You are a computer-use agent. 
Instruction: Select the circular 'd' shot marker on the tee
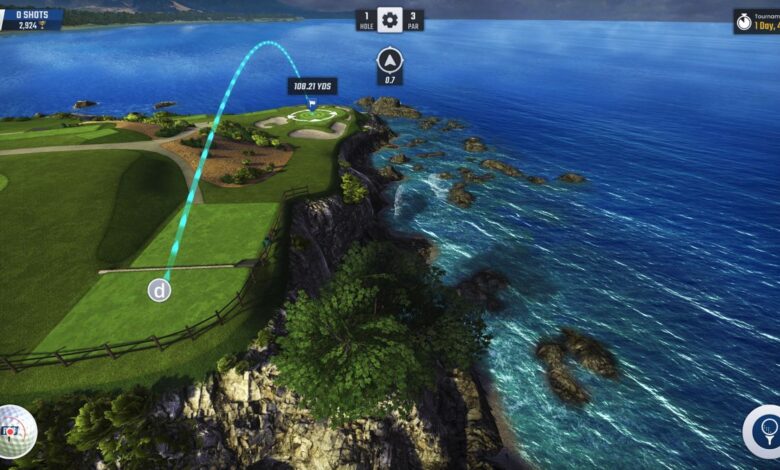click(x=159, y=290)
